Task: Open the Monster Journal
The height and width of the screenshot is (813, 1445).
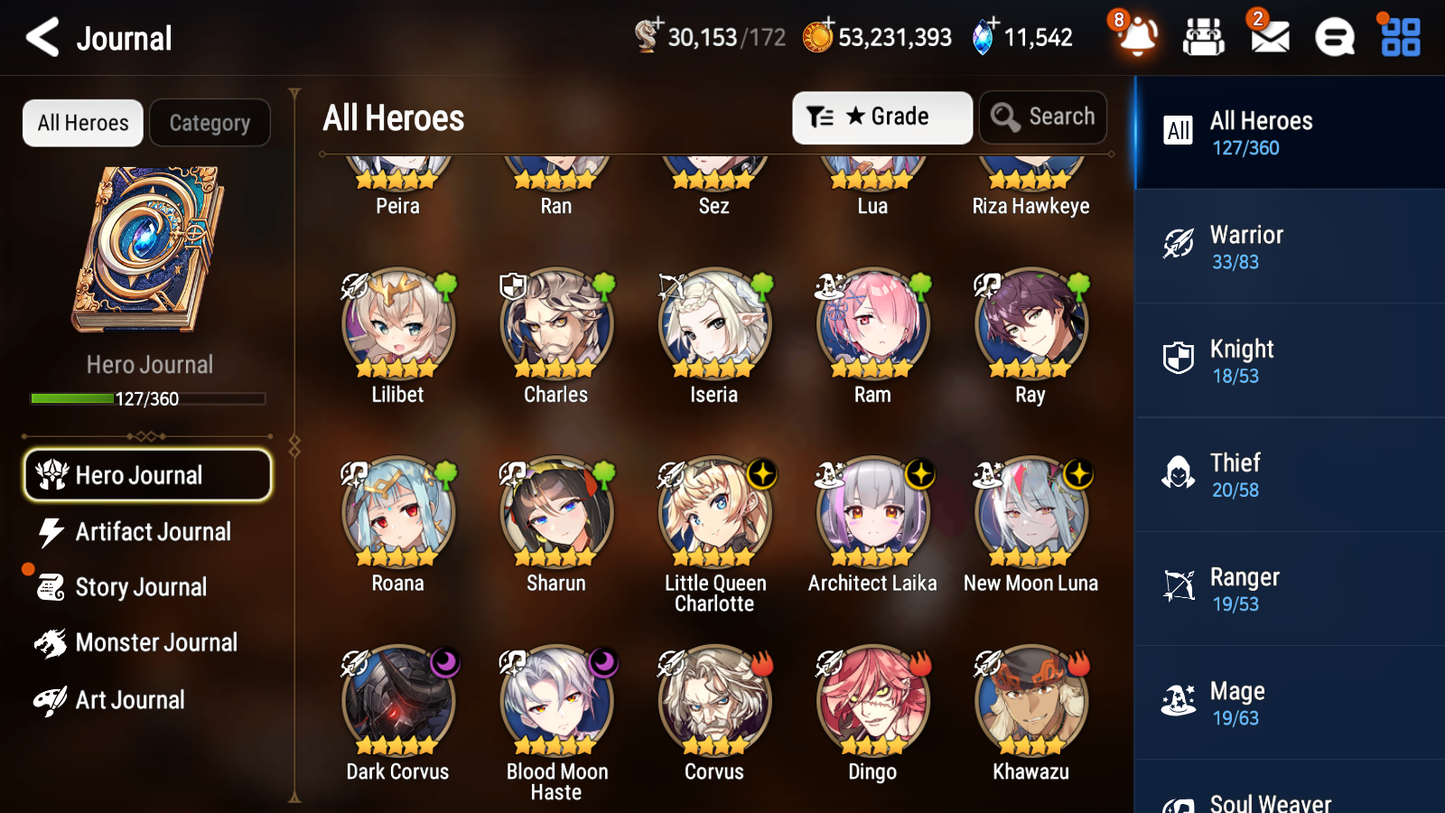Action: tap(157, 642)
